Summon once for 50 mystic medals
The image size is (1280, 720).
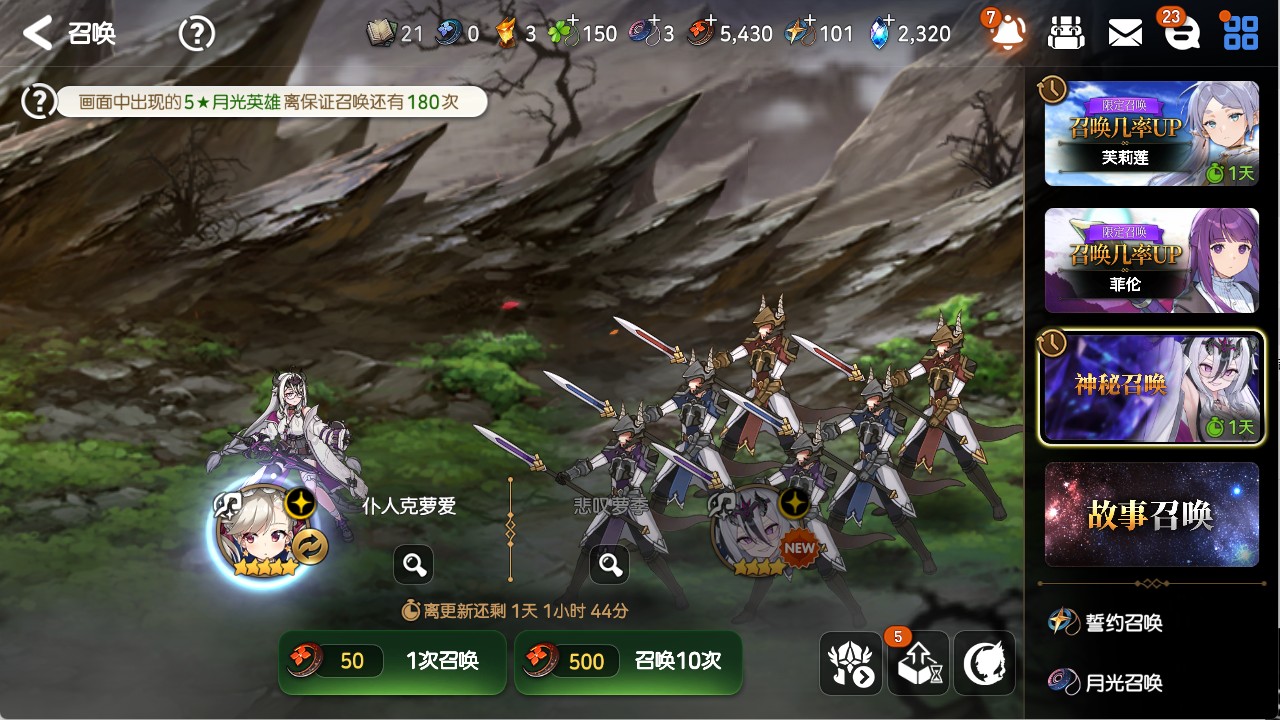(393, 661)
